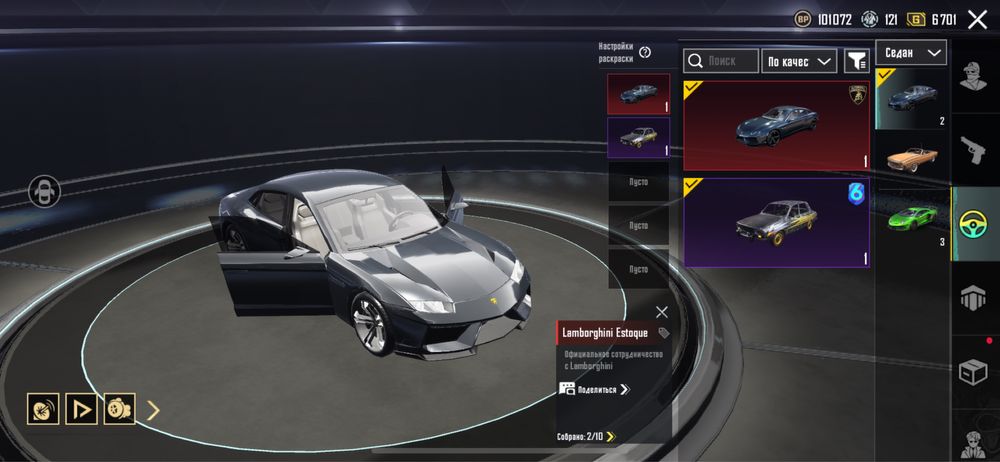Open the Собрано 2/10 collection progress
1000x462 pixels.
[586, 436]
